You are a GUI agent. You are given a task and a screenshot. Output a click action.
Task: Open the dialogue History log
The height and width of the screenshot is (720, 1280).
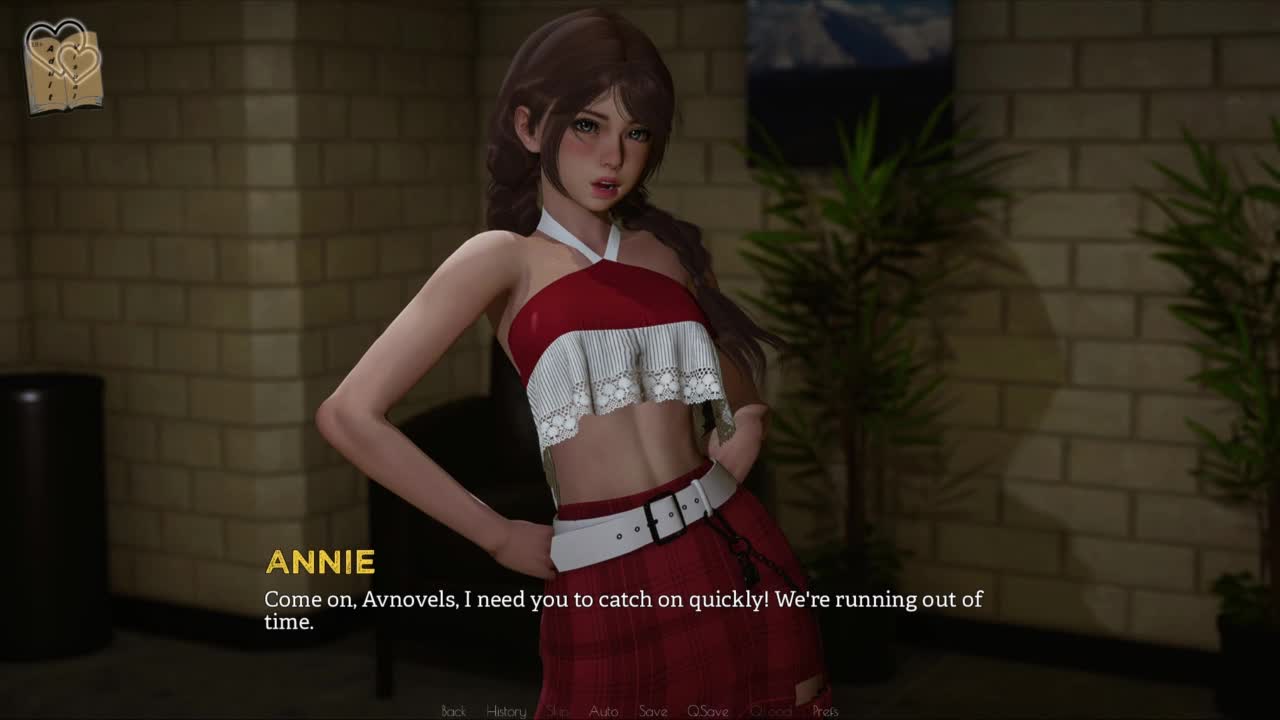(506, 711)
